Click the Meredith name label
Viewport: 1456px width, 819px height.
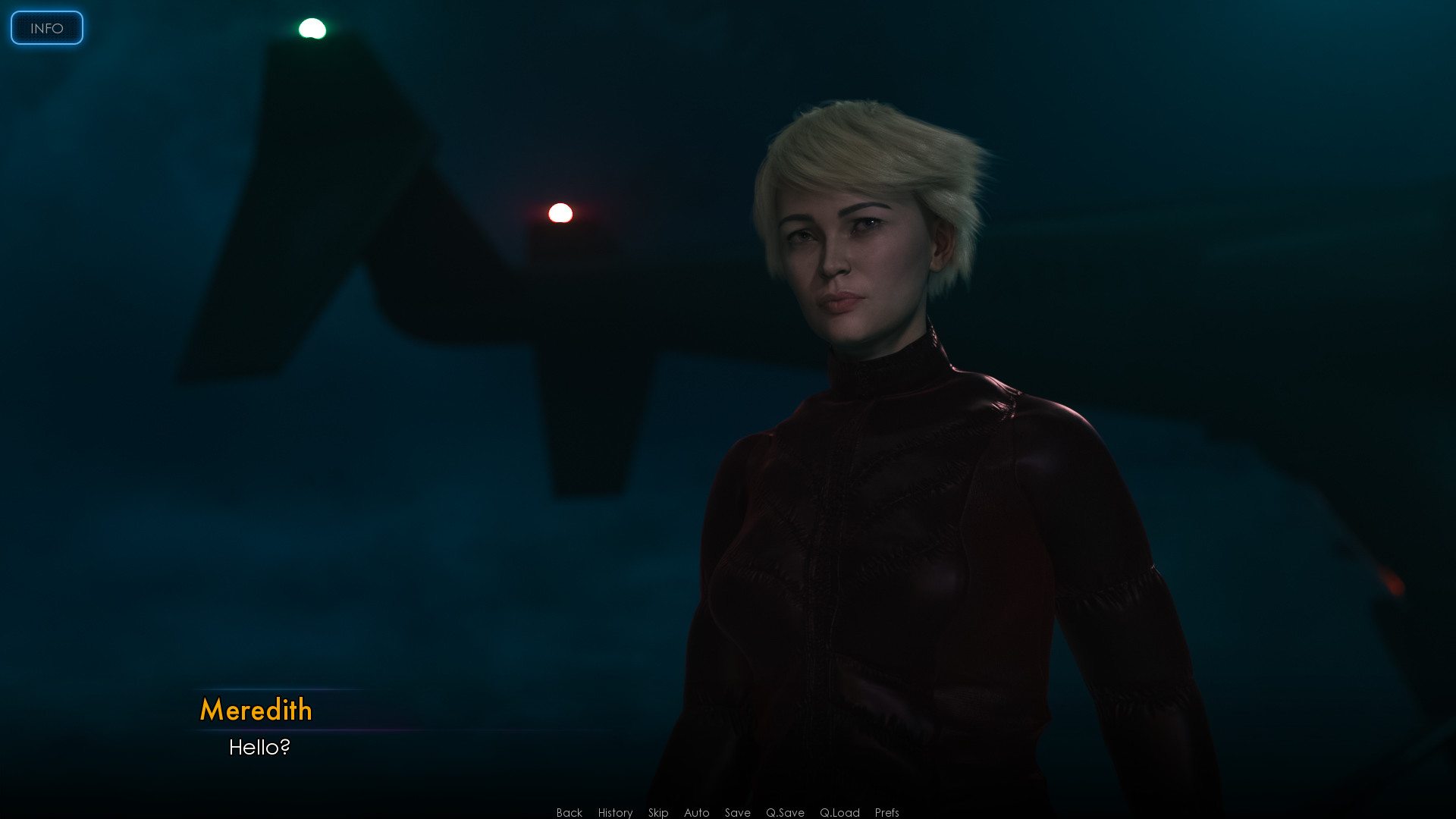coord(256,711)
